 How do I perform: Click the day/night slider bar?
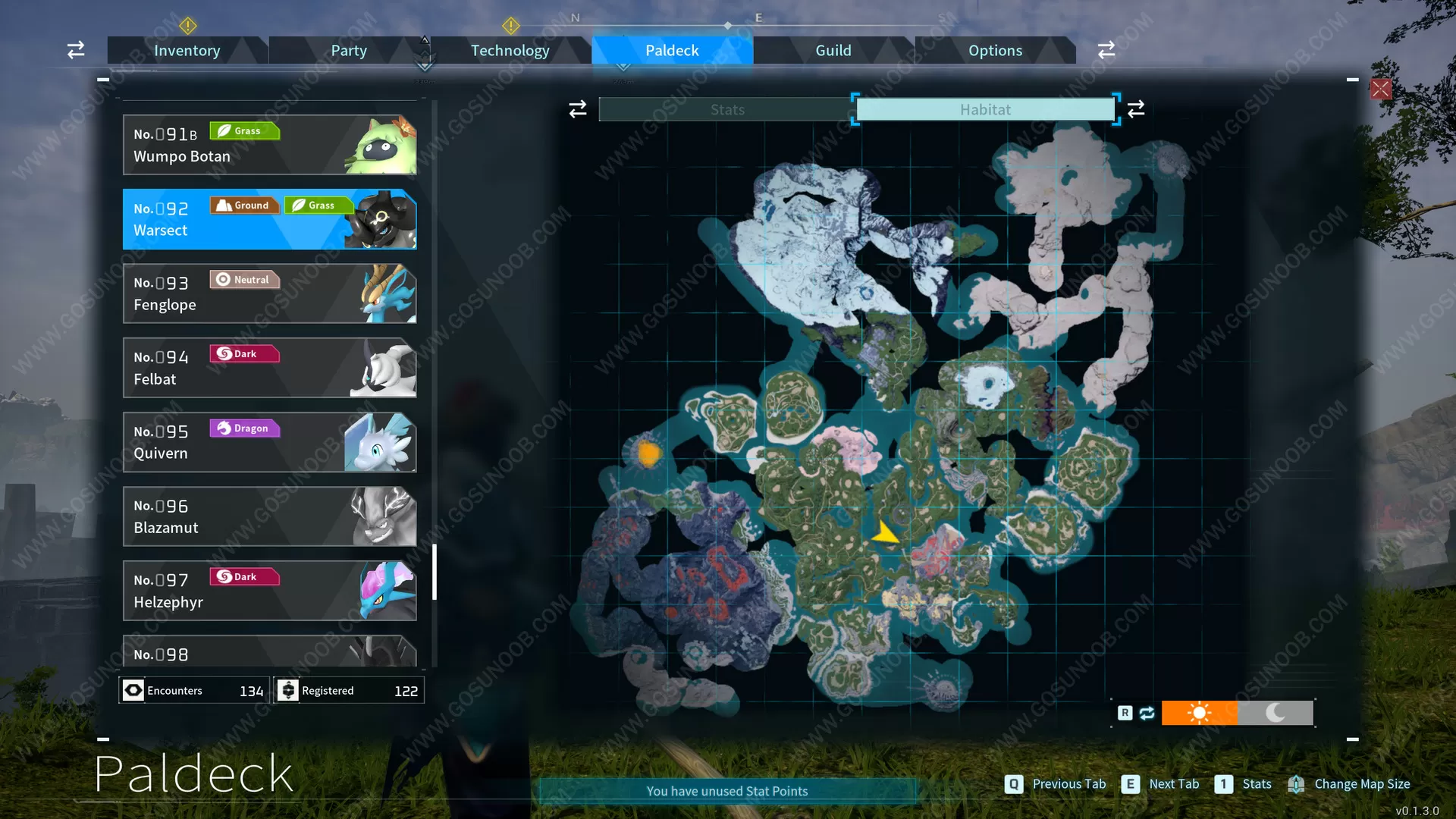coord(1237,713)
